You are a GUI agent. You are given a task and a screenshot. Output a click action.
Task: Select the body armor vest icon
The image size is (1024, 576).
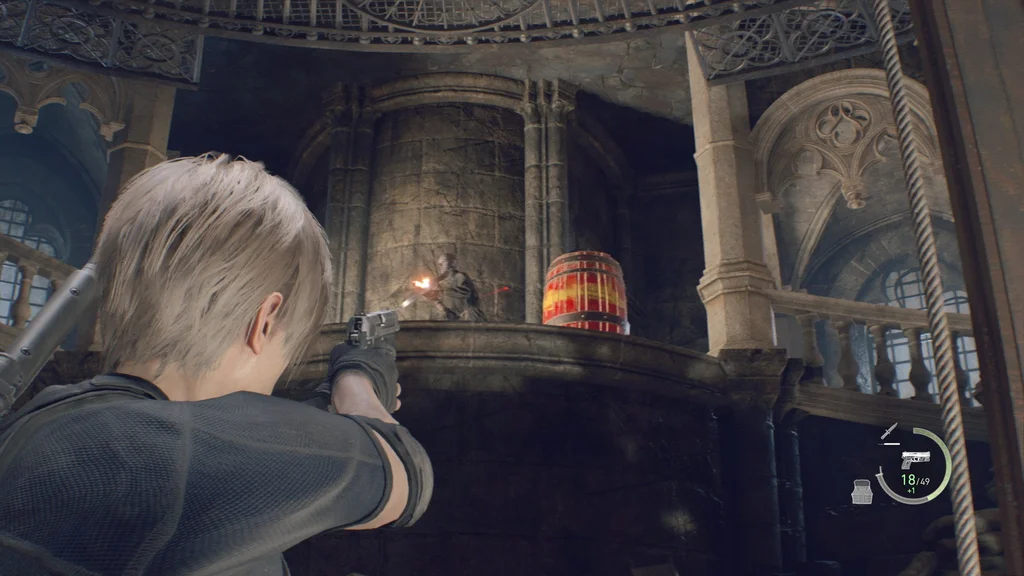(861, 491)
